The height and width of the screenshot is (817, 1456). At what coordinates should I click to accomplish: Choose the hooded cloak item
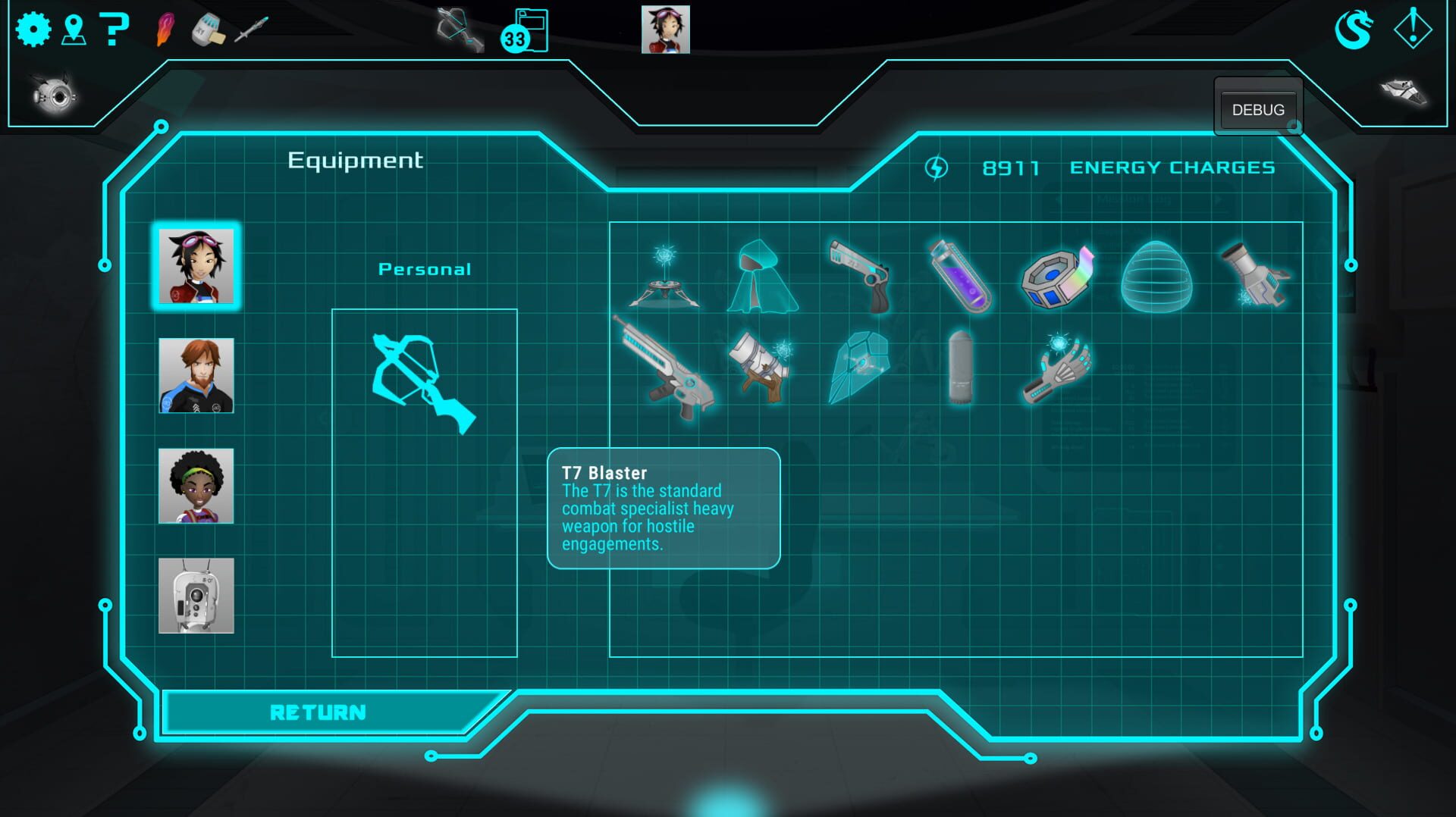[761, 277]
